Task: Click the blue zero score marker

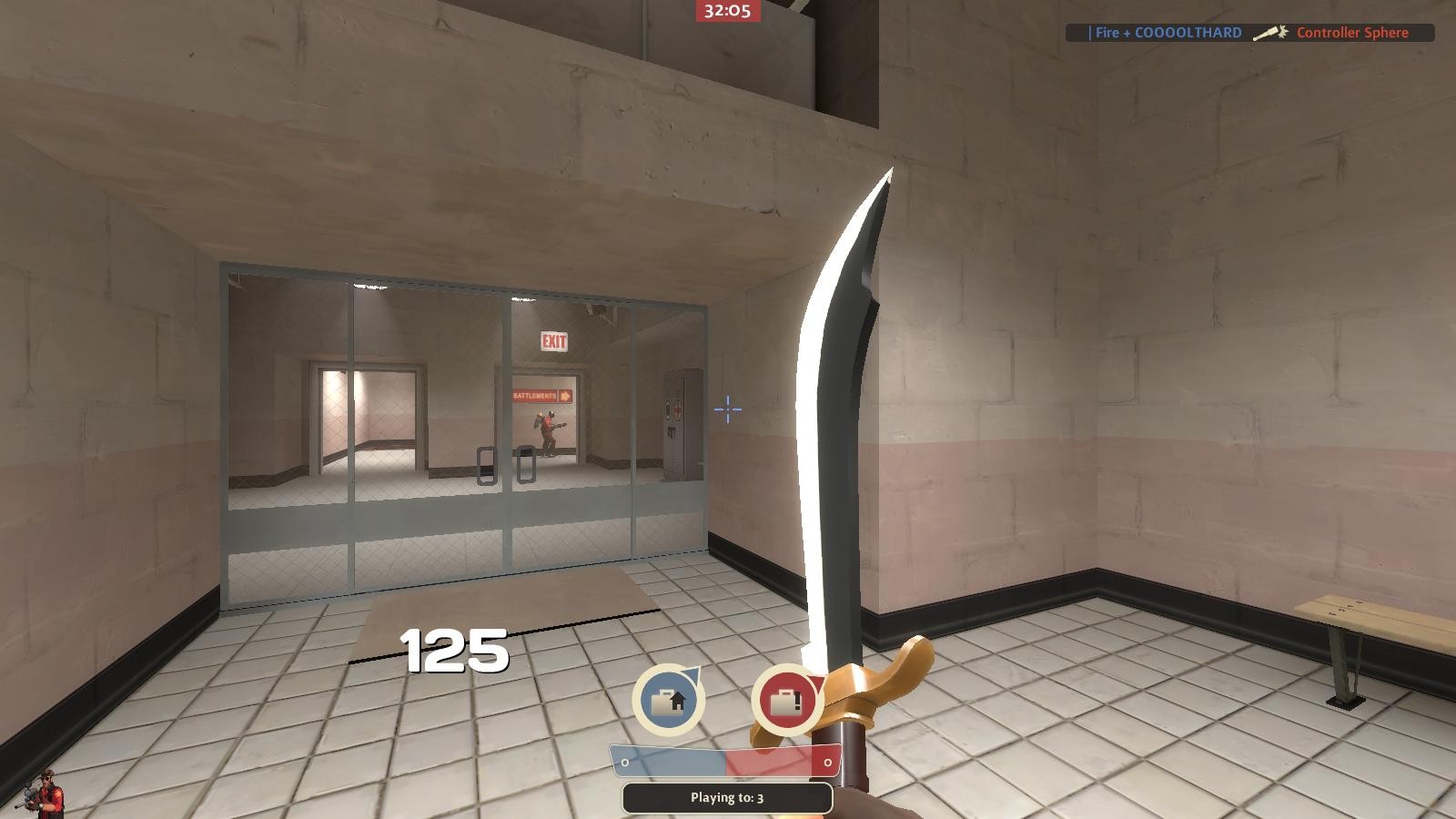Action: 624,762
